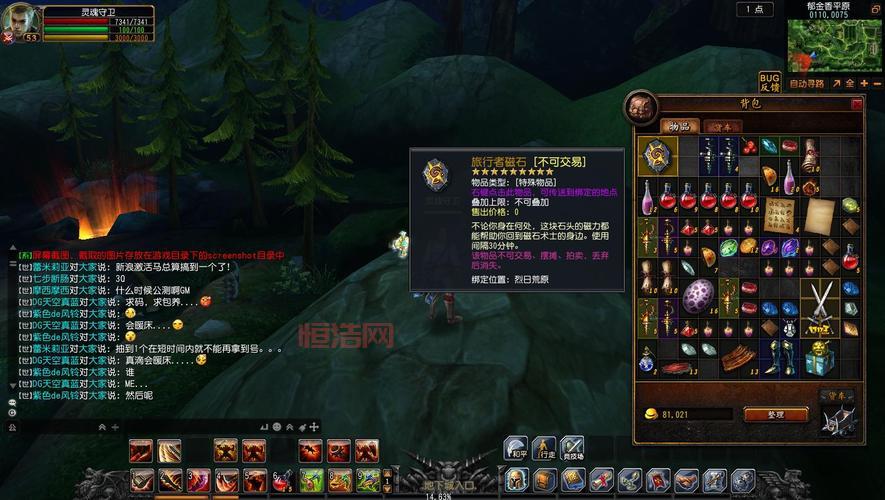The image size is (885, 500).
Task: Click the 整理 sort button
Action: 775,414
